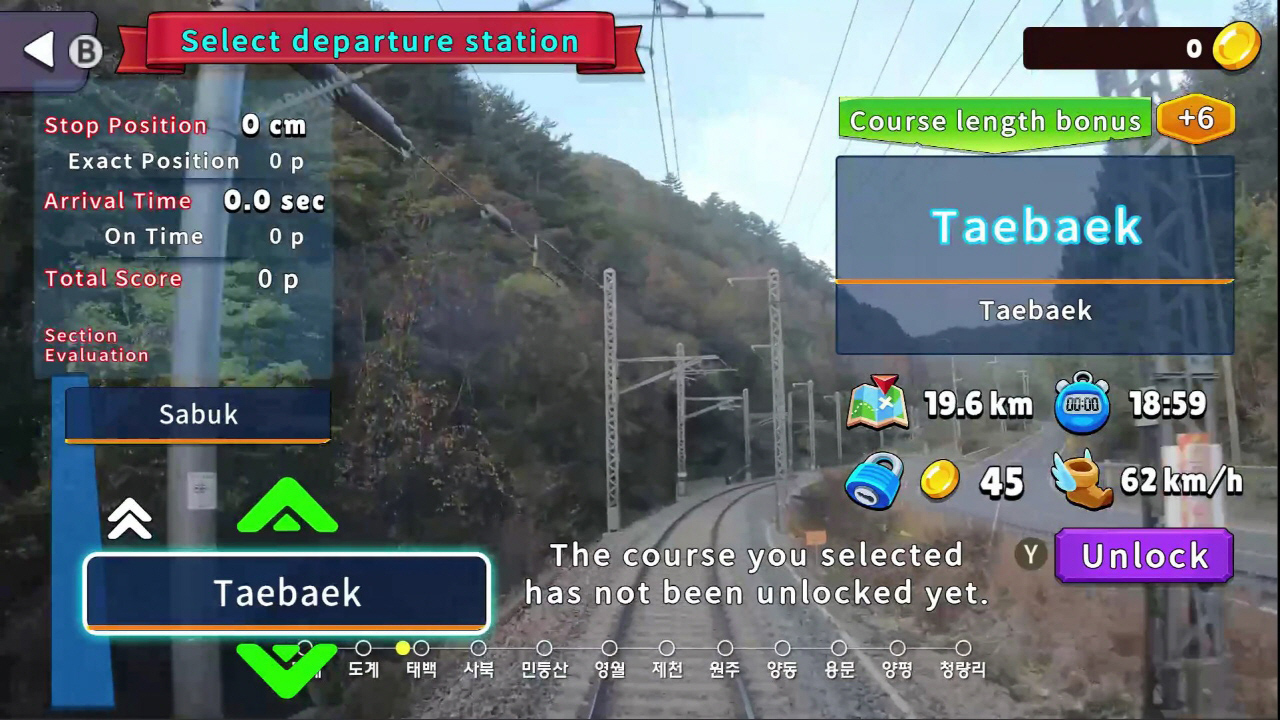Click the +6 course length bonus hexagon
Image resolution: width=1280 pixels, height=720 pixels.
[x=1197, y=119]
